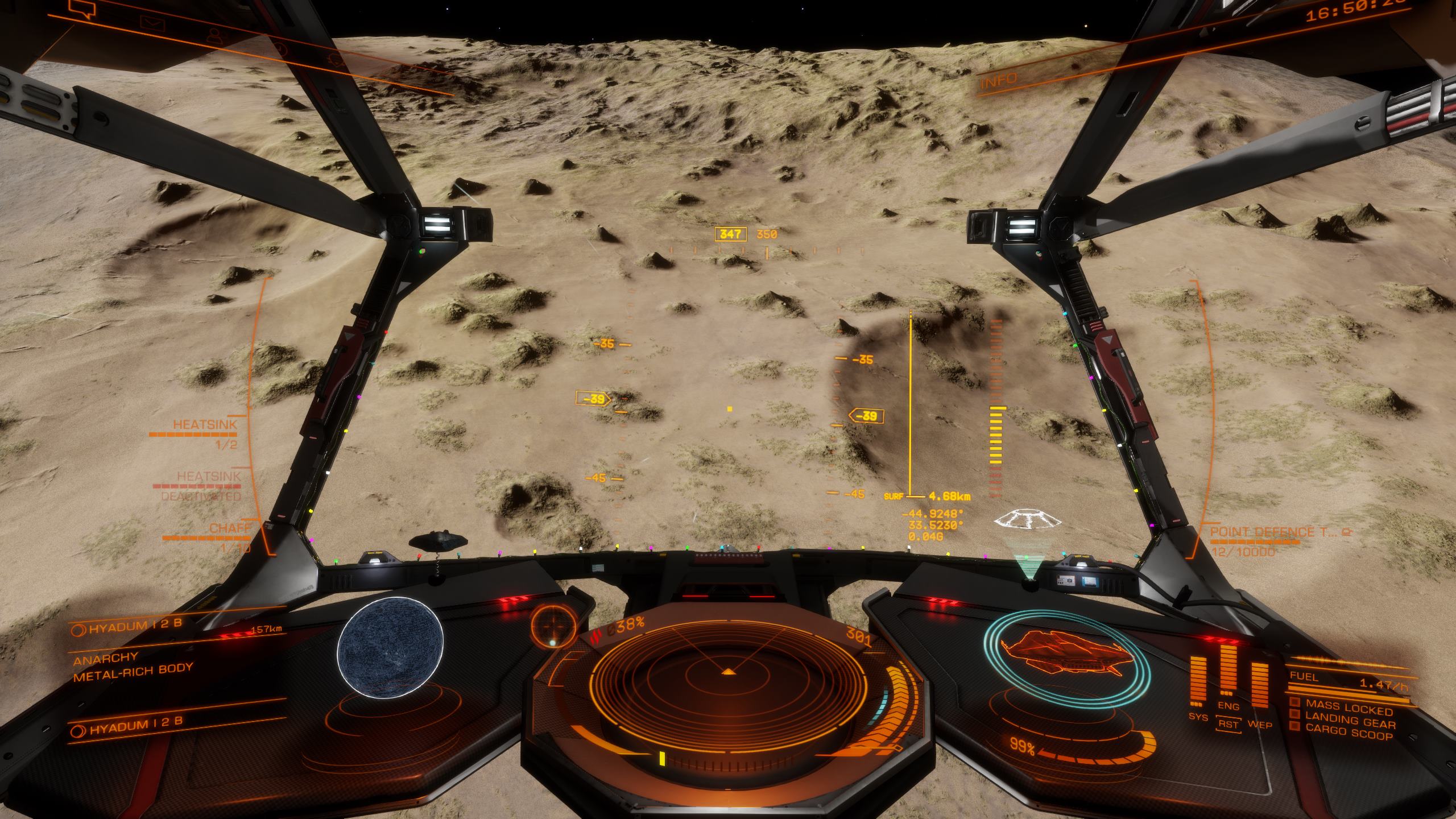Divert power to WEP

[1259, 725]
